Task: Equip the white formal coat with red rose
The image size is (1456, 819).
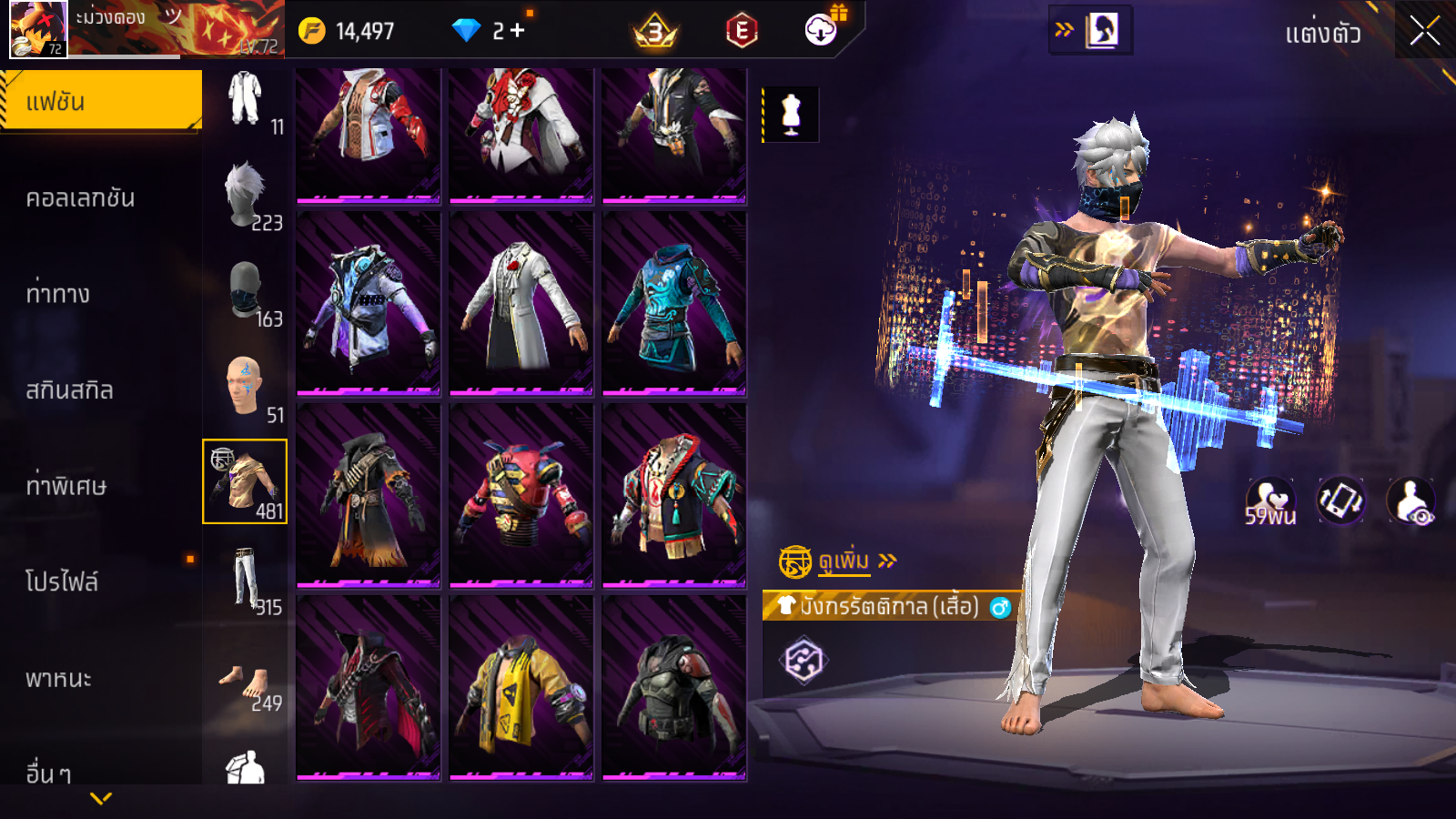Action: pos(521,305)
